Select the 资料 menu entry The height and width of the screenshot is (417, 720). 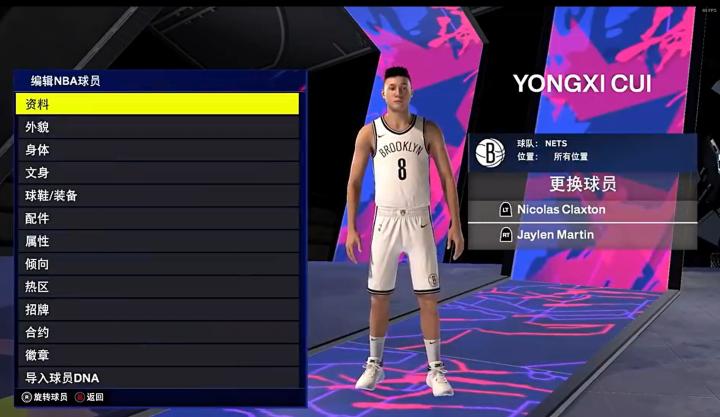(157, 104)
